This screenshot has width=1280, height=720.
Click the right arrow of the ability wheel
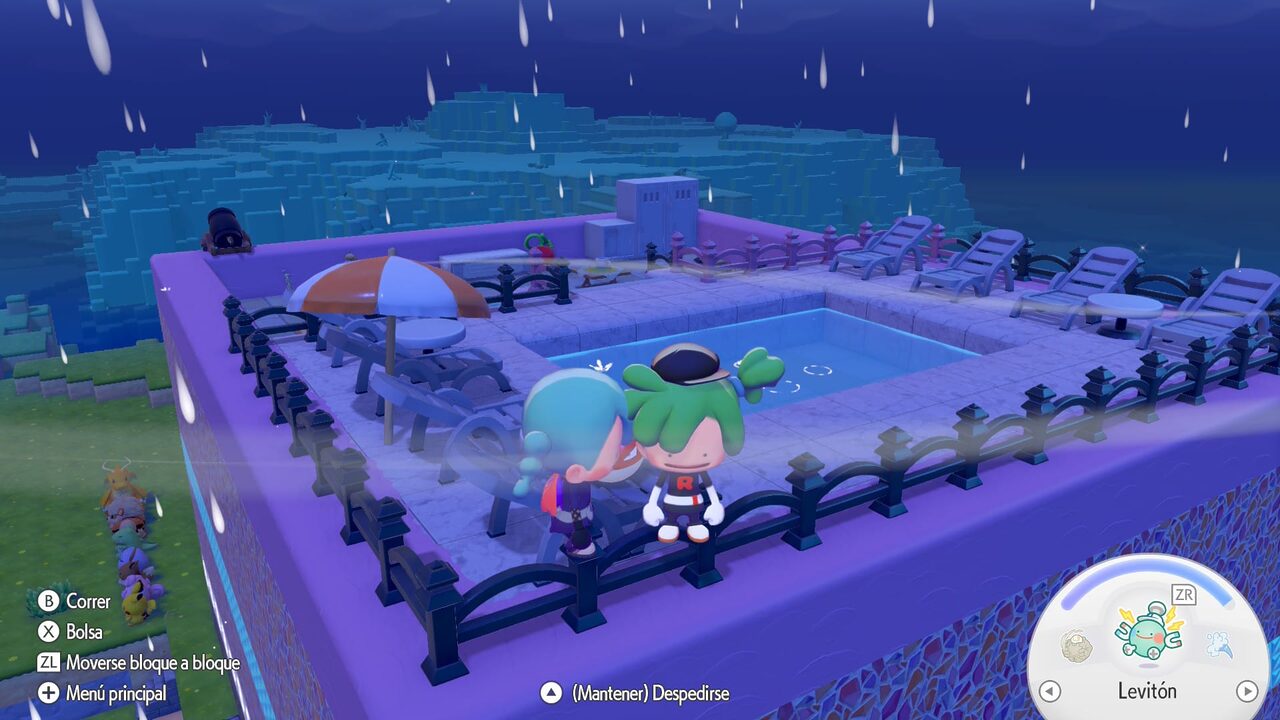point(1246,691)
